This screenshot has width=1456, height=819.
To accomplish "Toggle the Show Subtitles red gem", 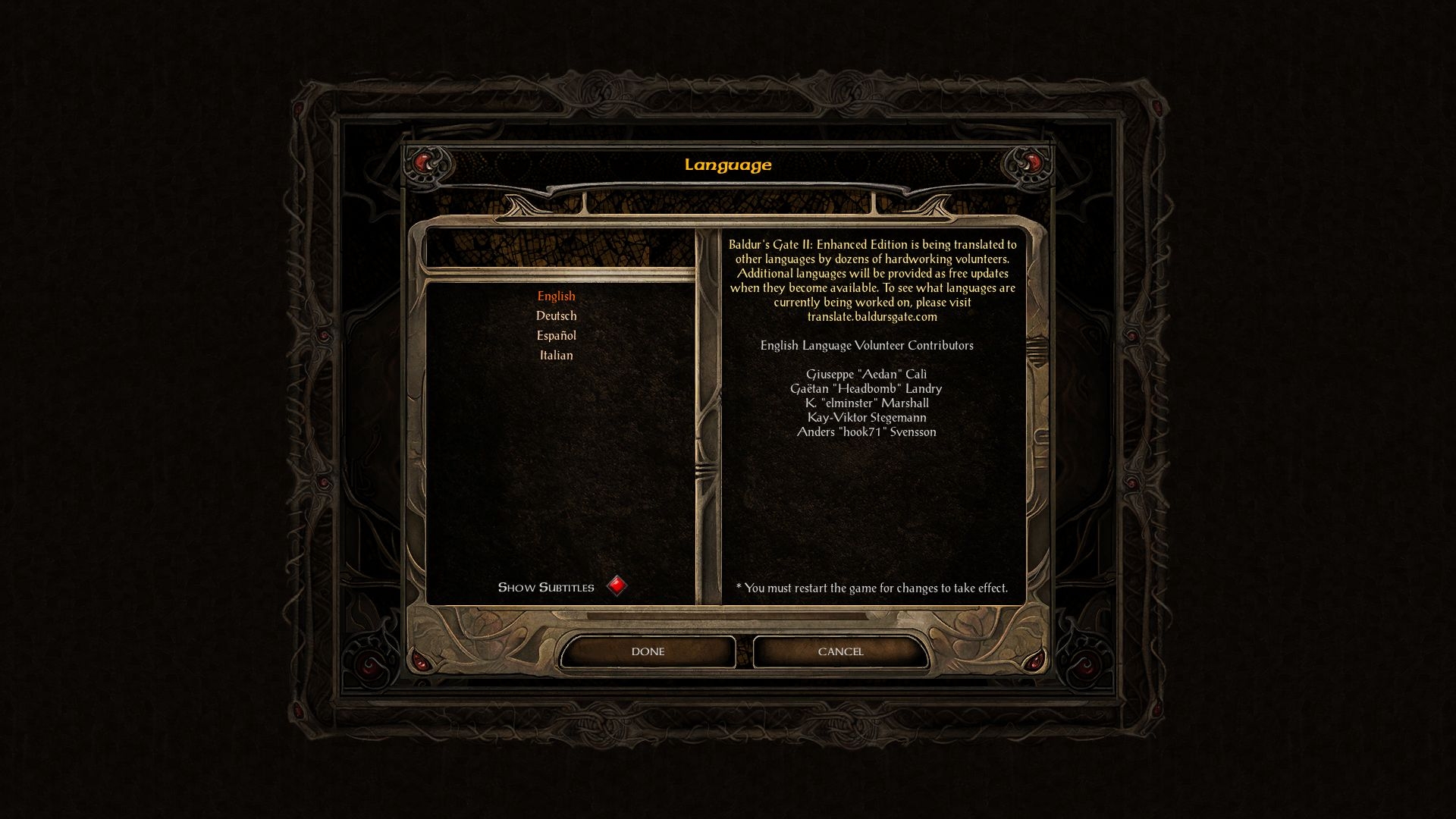I will point(617,586).
